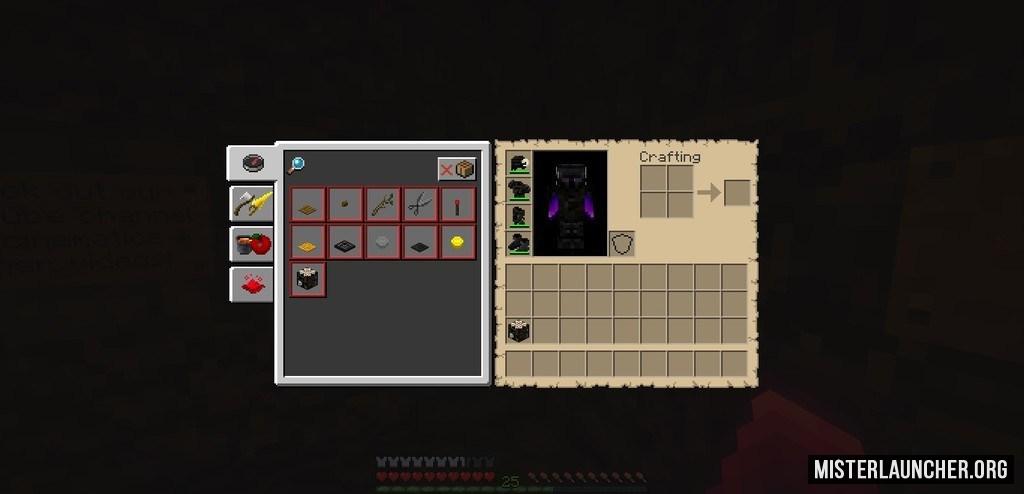Click the helmet armor slot

[x=519, y=164]
